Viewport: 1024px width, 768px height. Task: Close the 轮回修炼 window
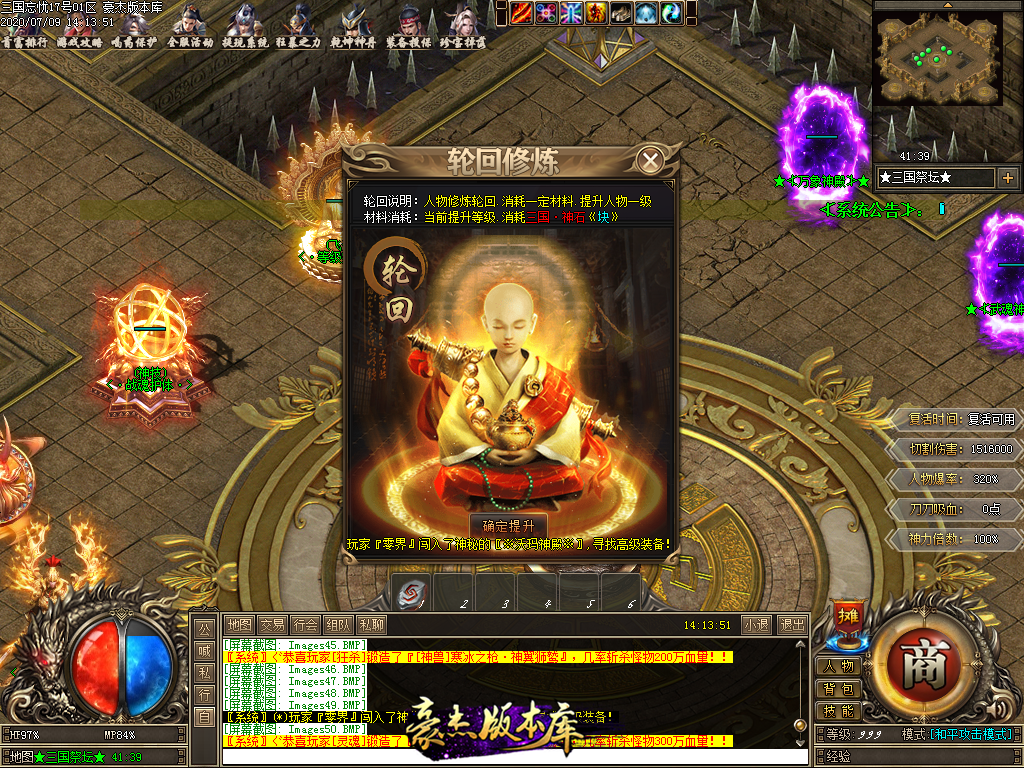[x=651, y=160]
